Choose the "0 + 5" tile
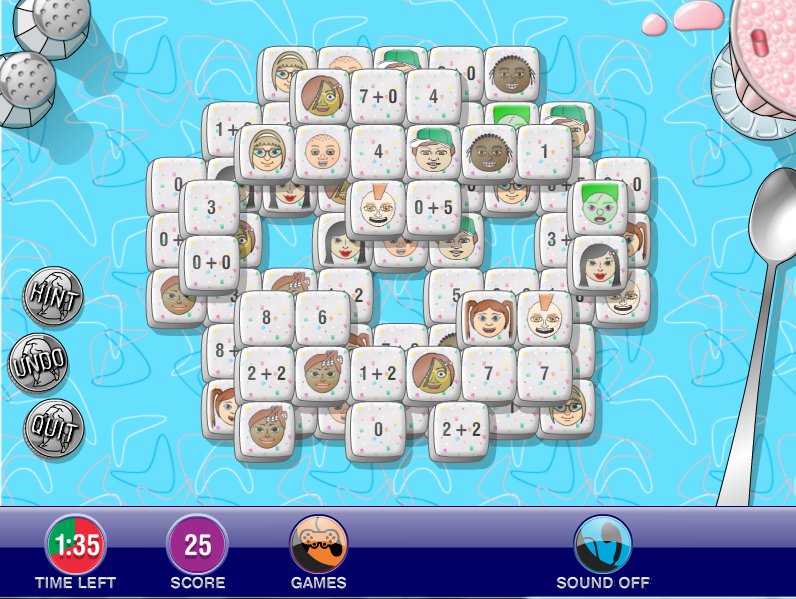This screenshot has width=796, height=599. 434,210
